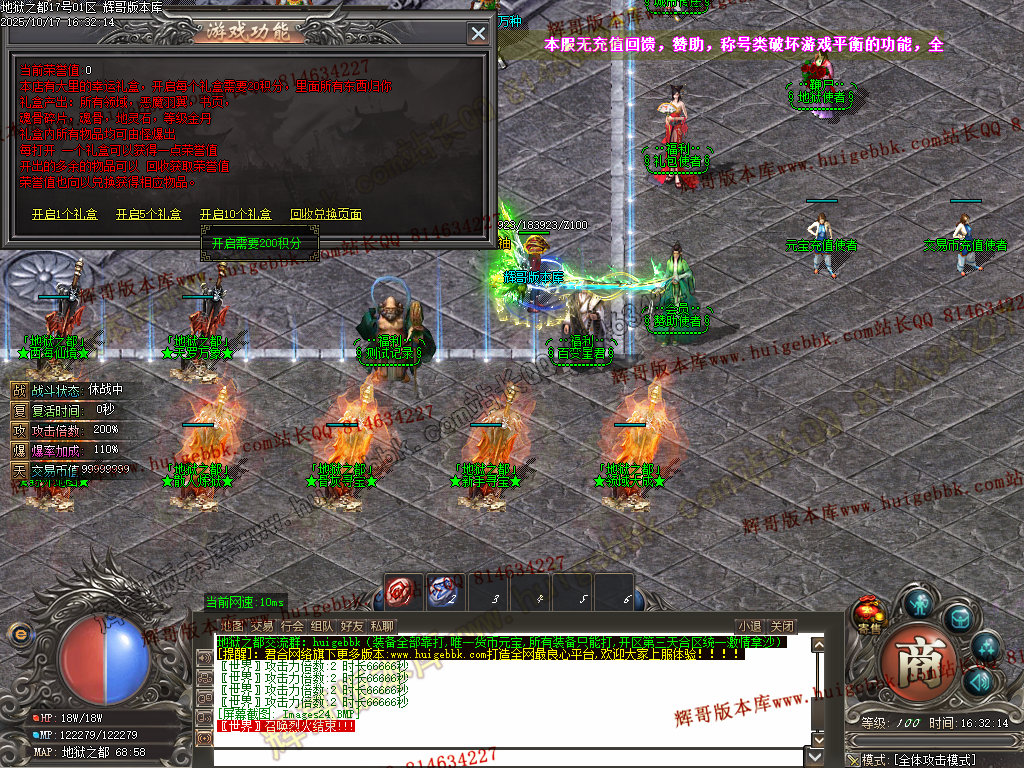
Task: Click the chat scrollbar's up arrow
Action: pyautogui.click(x=818, y=644)
